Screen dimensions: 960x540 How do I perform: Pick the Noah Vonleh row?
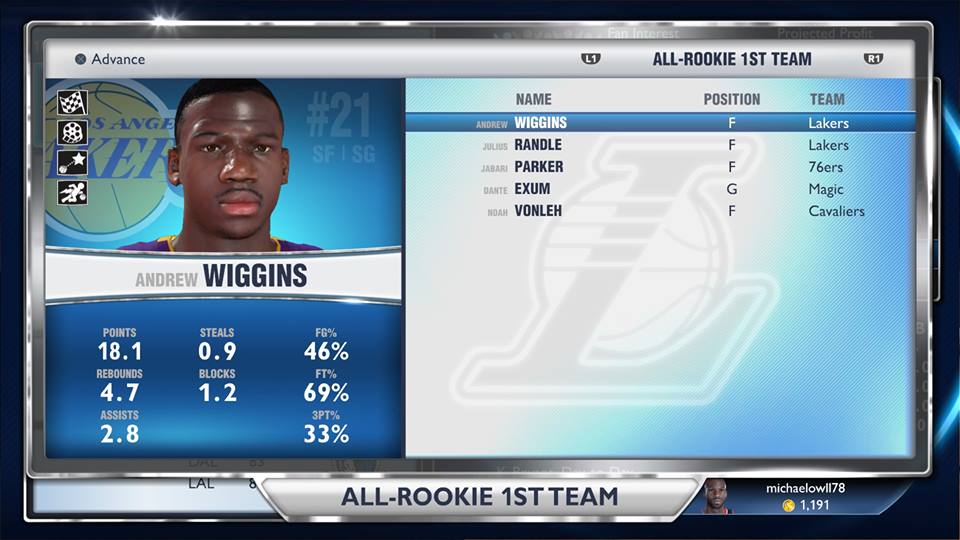click(659, 211)
